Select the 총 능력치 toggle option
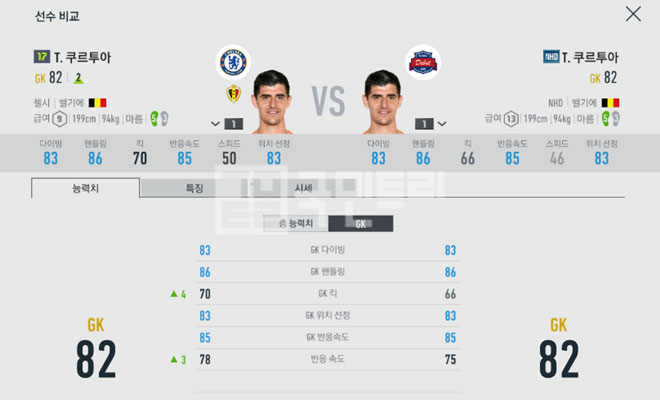 click(x=294, y=224)
